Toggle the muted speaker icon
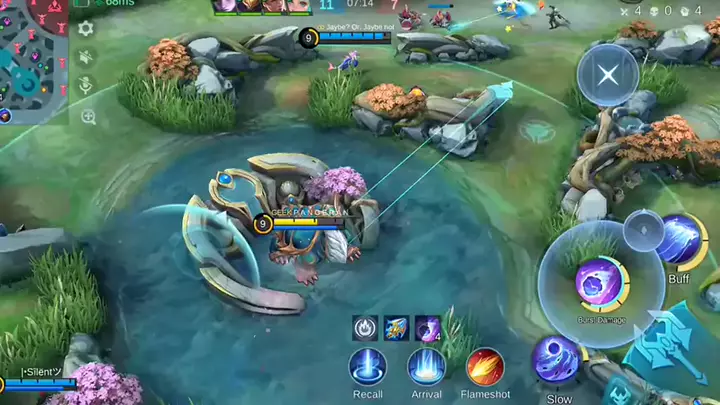The height and width of the screenshot is (405, 720). (x=86, y=58)
